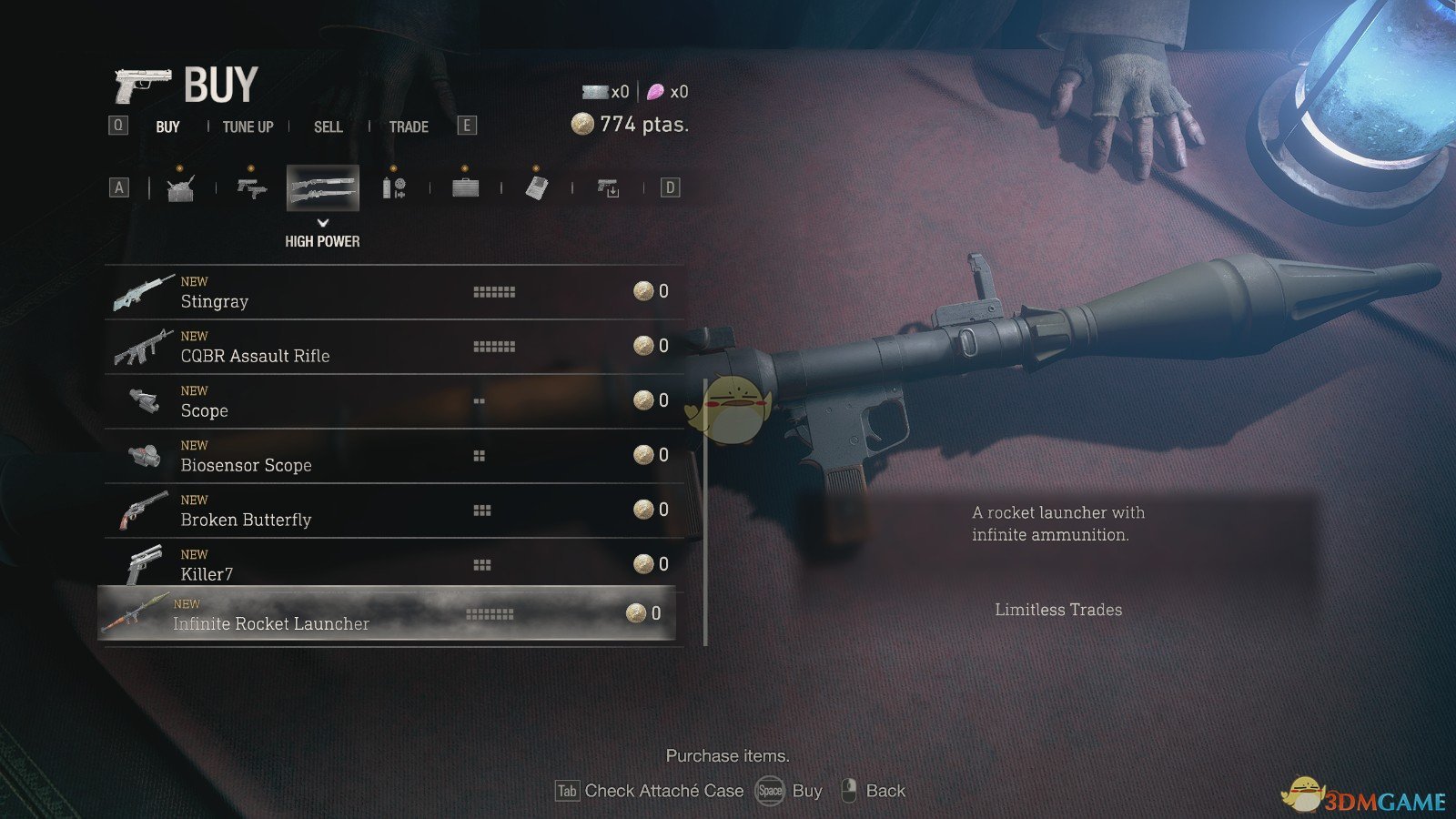
Task: Pick the Scope attachment entry
Action: pyautogui.click(x=391, y=401)
